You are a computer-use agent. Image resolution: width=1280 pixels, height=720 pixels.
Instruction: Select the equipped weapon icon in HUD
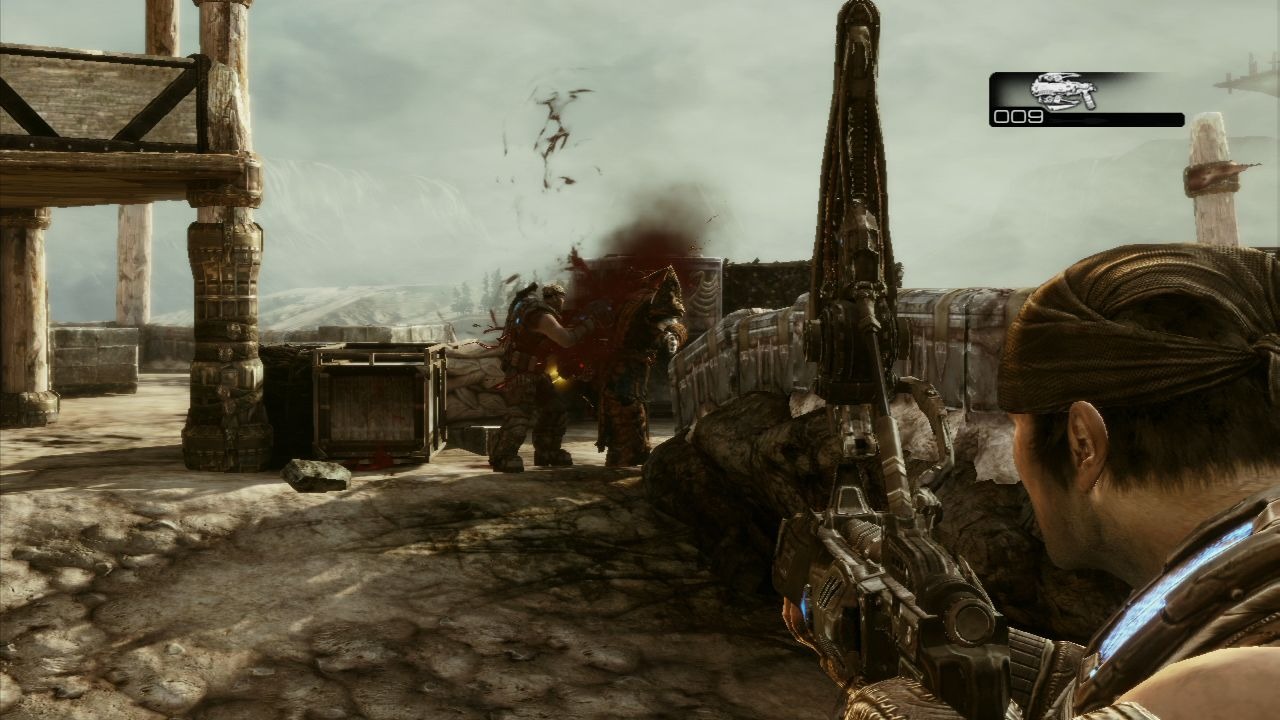tap(1063, 92)
